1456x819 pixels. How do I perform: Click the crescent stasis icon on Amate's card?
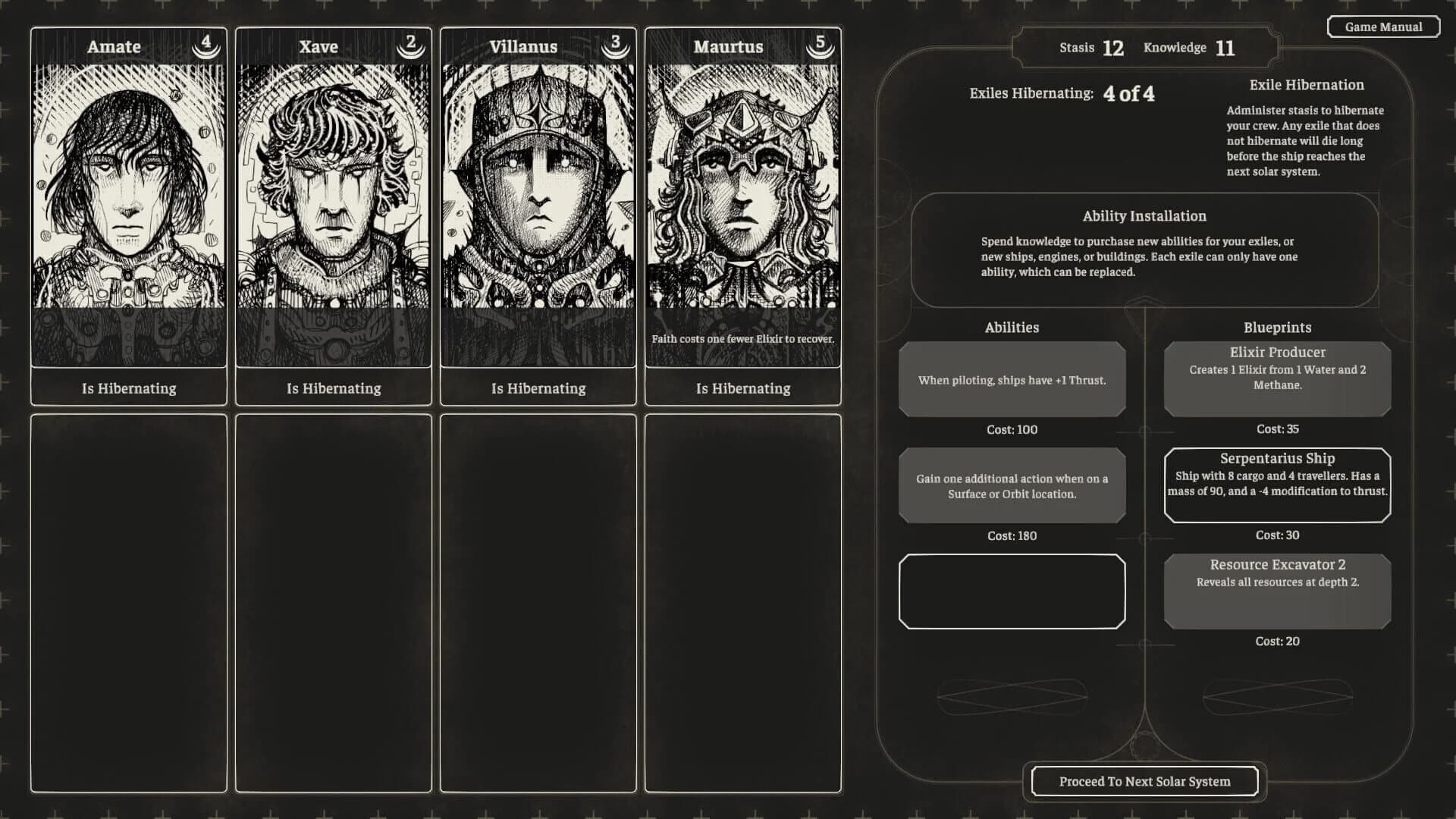(x=205, y=45)
